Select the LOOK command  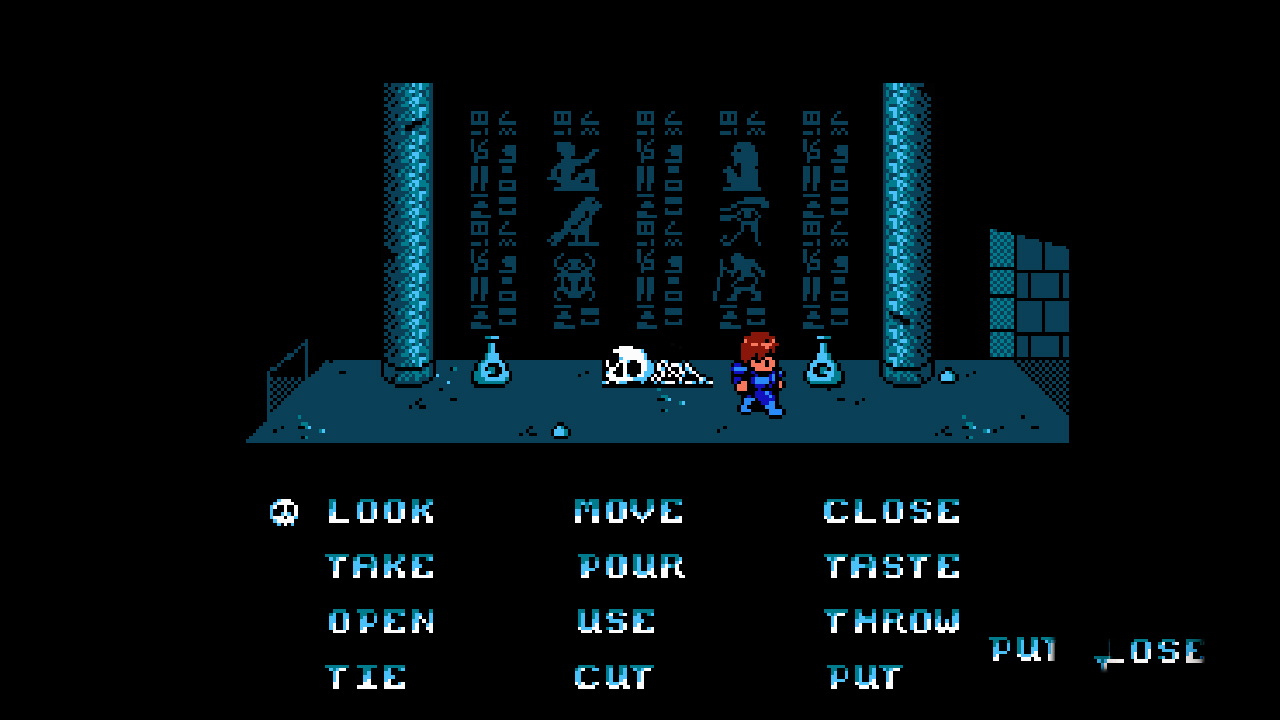tap(381, 511)
